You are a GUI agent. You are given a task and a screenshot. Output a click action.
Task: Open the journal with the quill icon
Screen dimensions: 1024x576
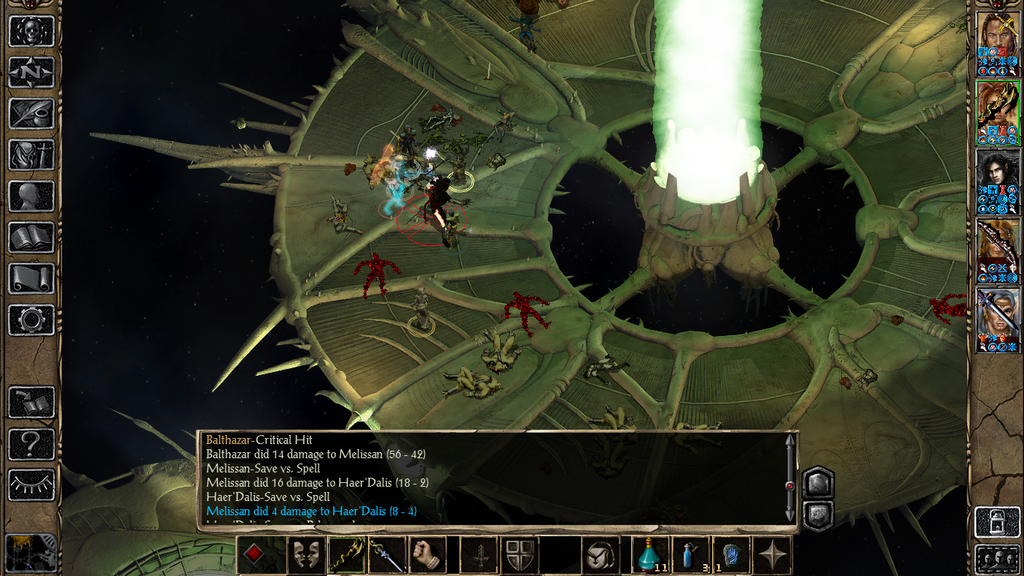(x=31, y=113)
